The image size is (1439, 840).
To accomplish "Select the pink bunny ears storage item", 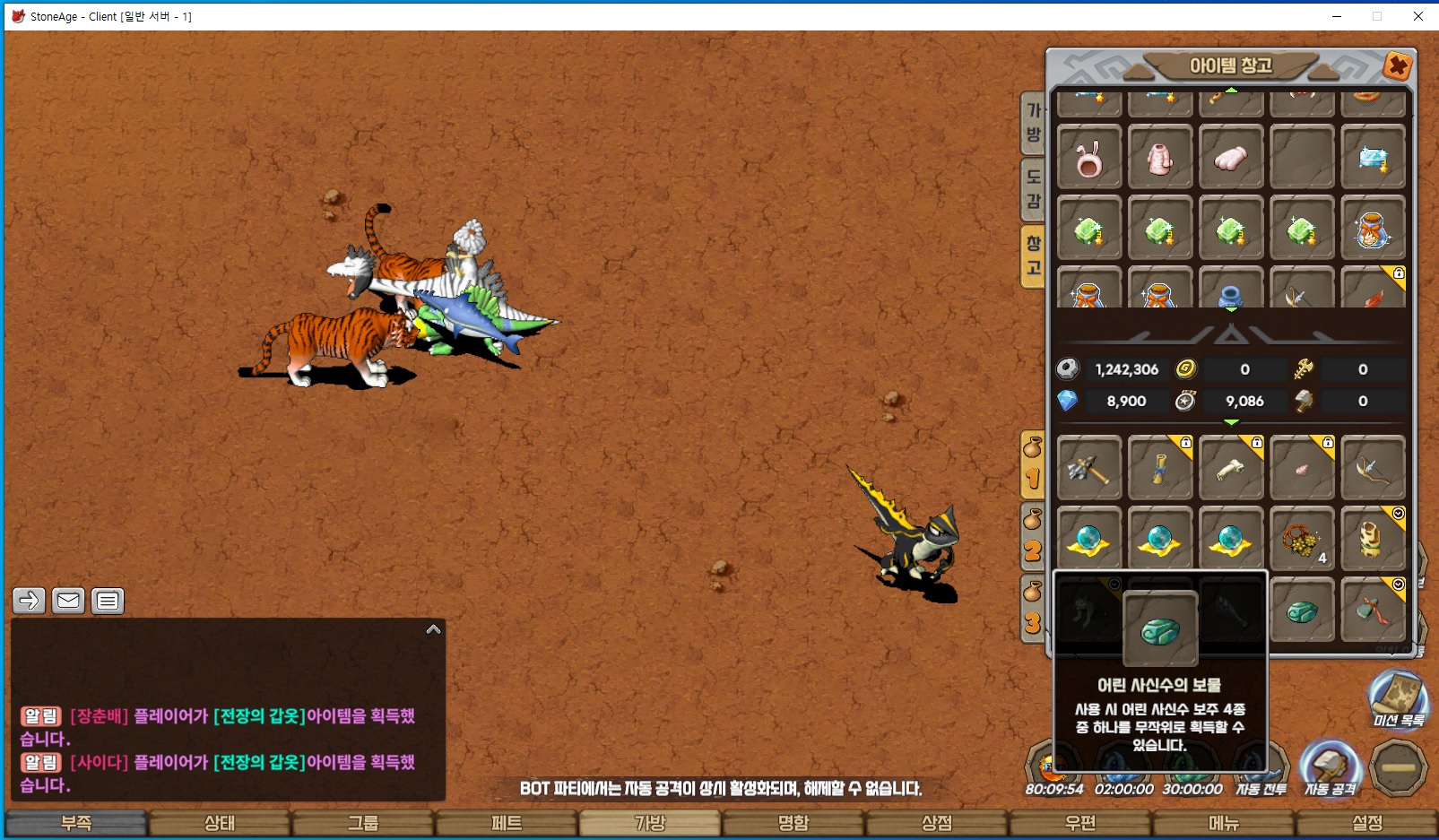I will pos(1089,158).
